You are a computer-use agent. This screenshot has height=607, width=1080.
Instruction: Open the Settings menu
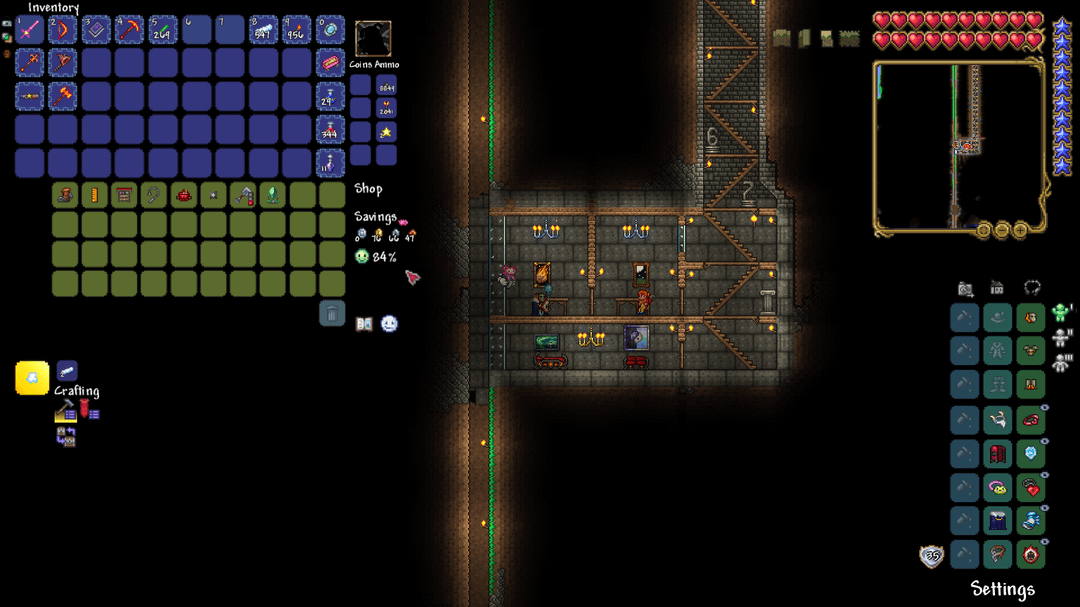(1002, 589)
